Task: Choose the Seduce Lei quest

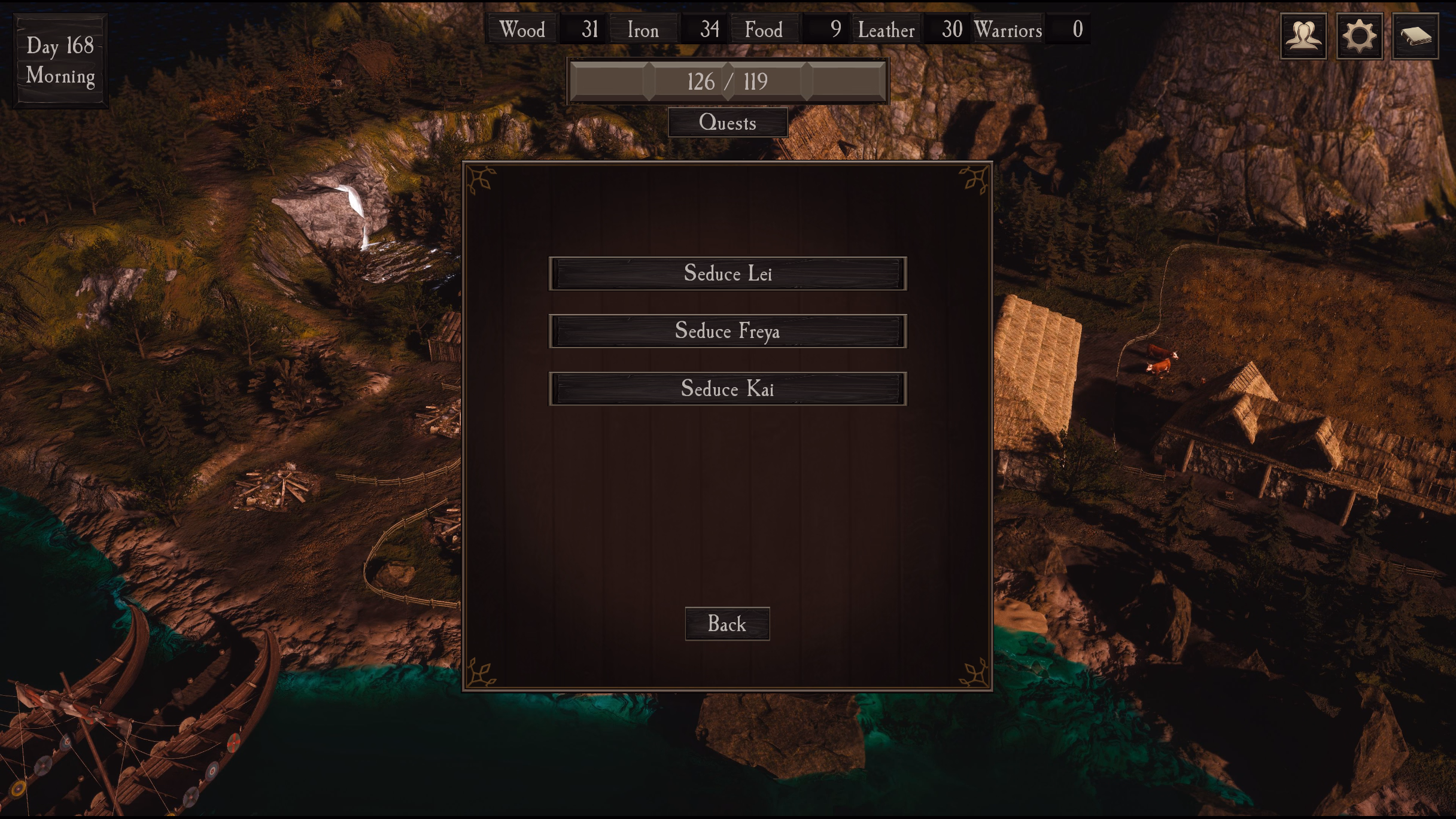Action: coord(728,274)
